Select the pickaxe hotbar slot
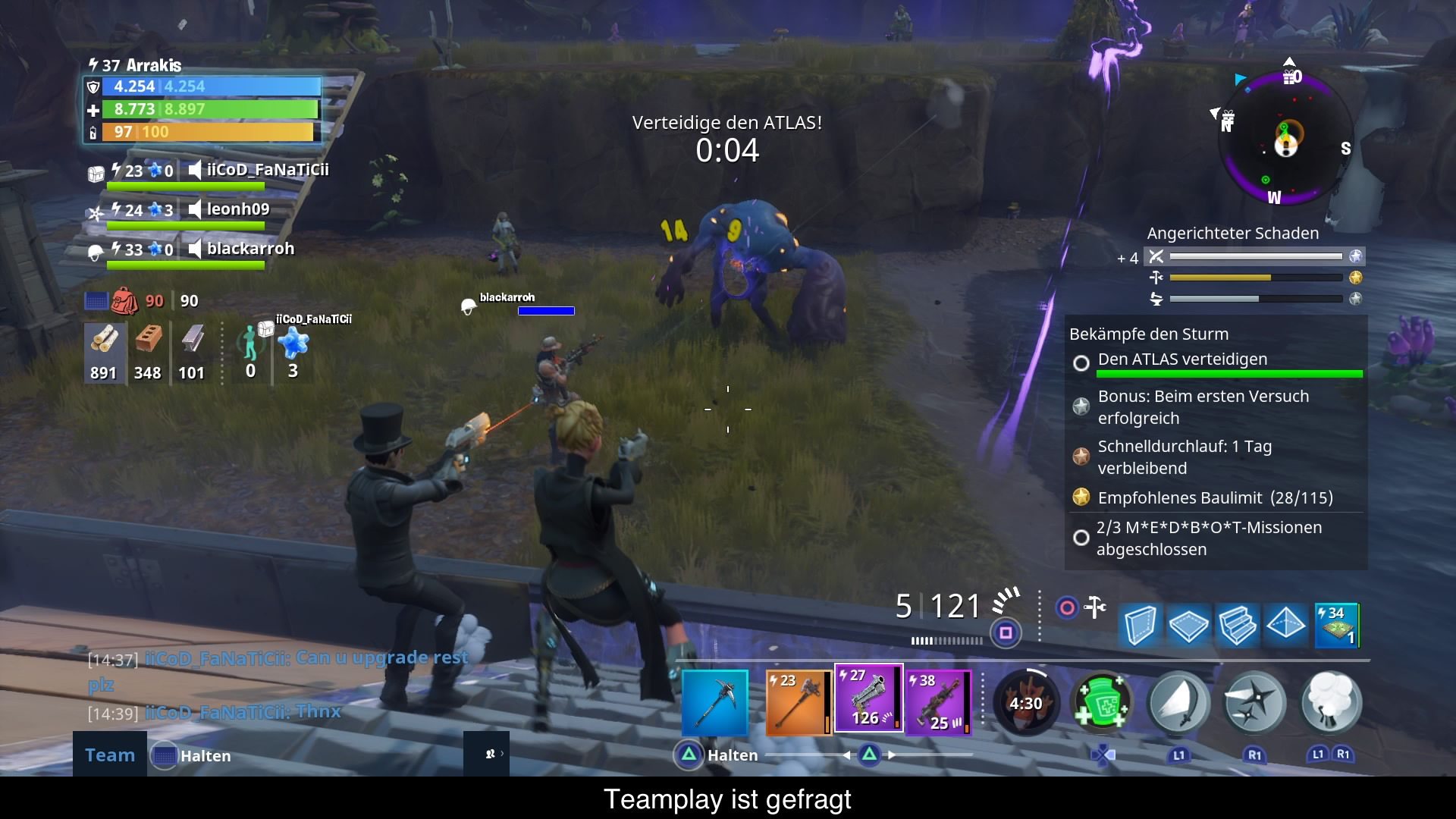The image size is (1456, 819). tap(714, 702)
